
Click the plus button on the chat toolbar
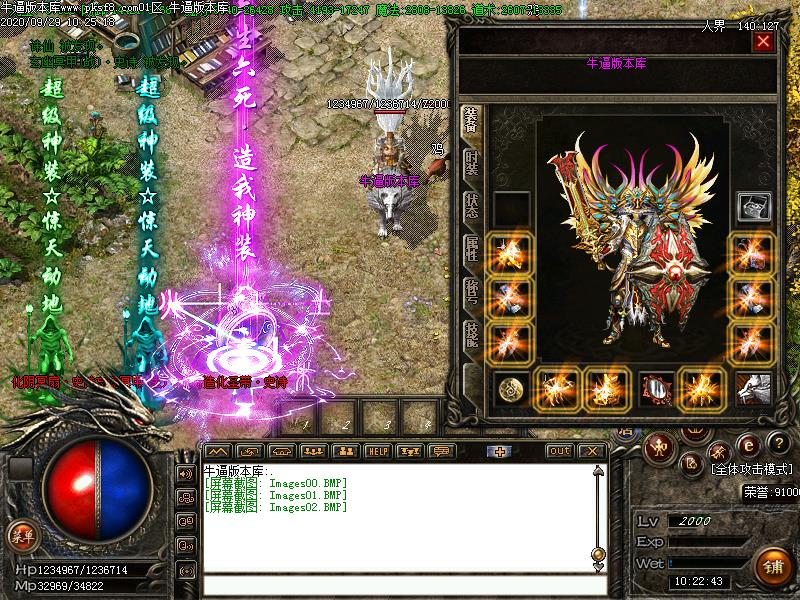pyautogui.click(x=501, y=451)
